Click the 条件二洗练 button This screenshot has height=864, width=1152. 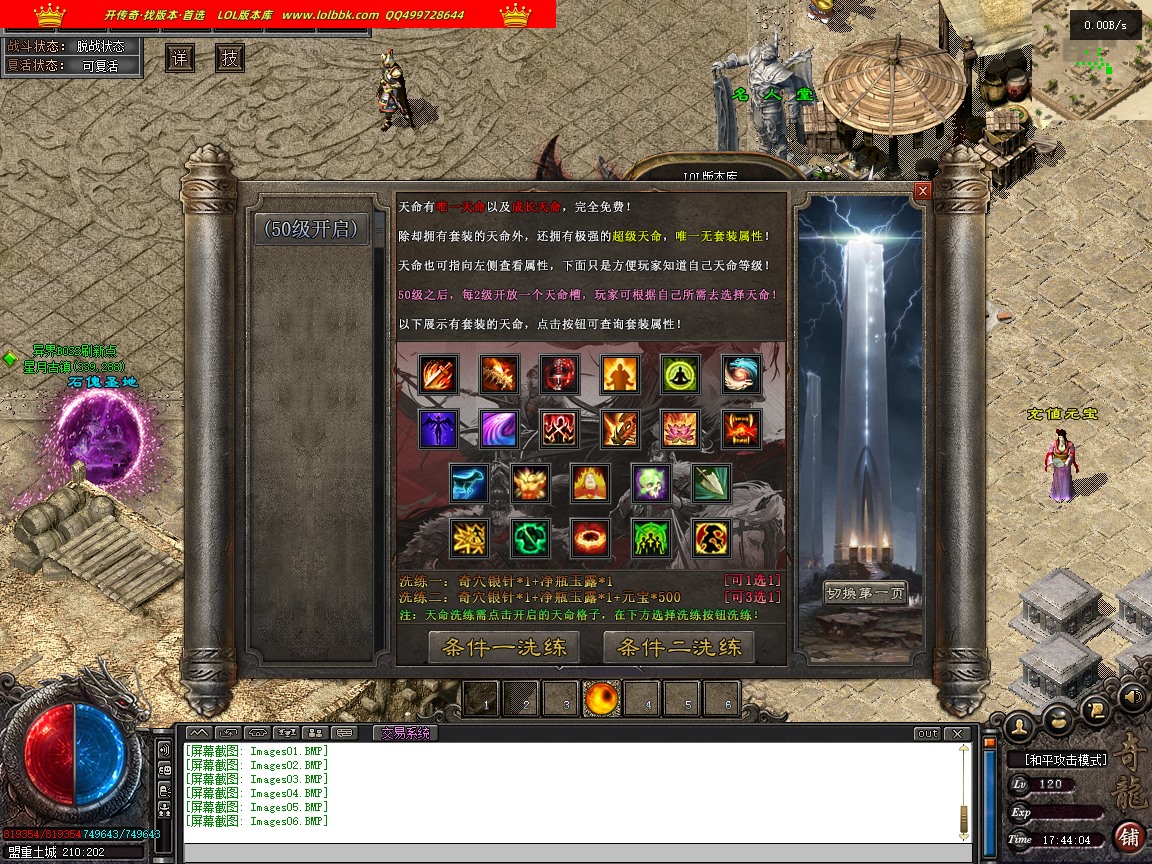tap(679, 647)
